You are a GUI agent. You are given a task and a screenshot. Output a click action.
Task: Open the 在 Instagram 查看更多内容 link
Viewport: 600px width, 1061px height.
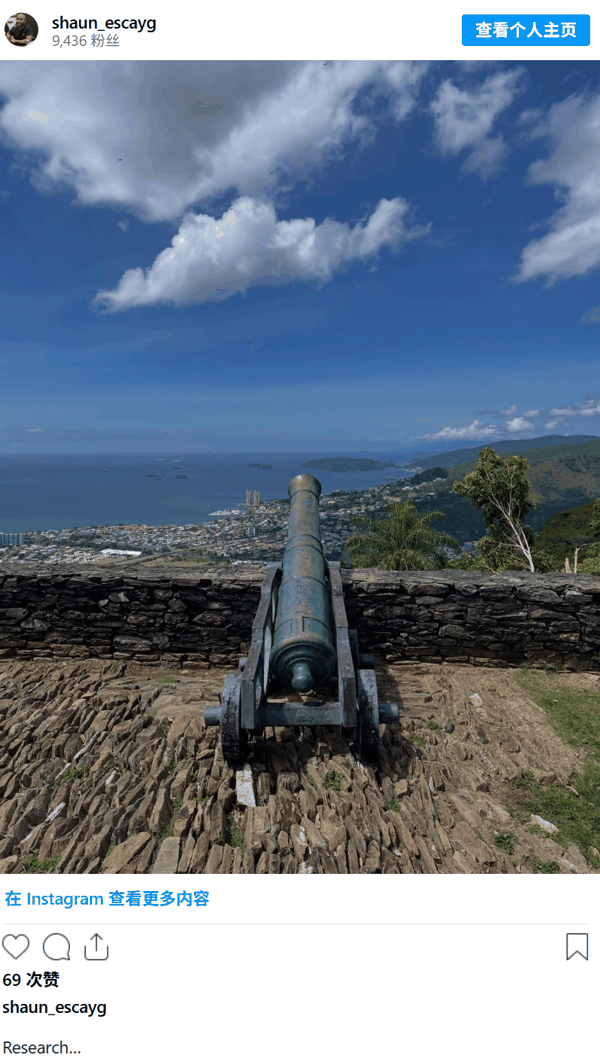point(107,899)
